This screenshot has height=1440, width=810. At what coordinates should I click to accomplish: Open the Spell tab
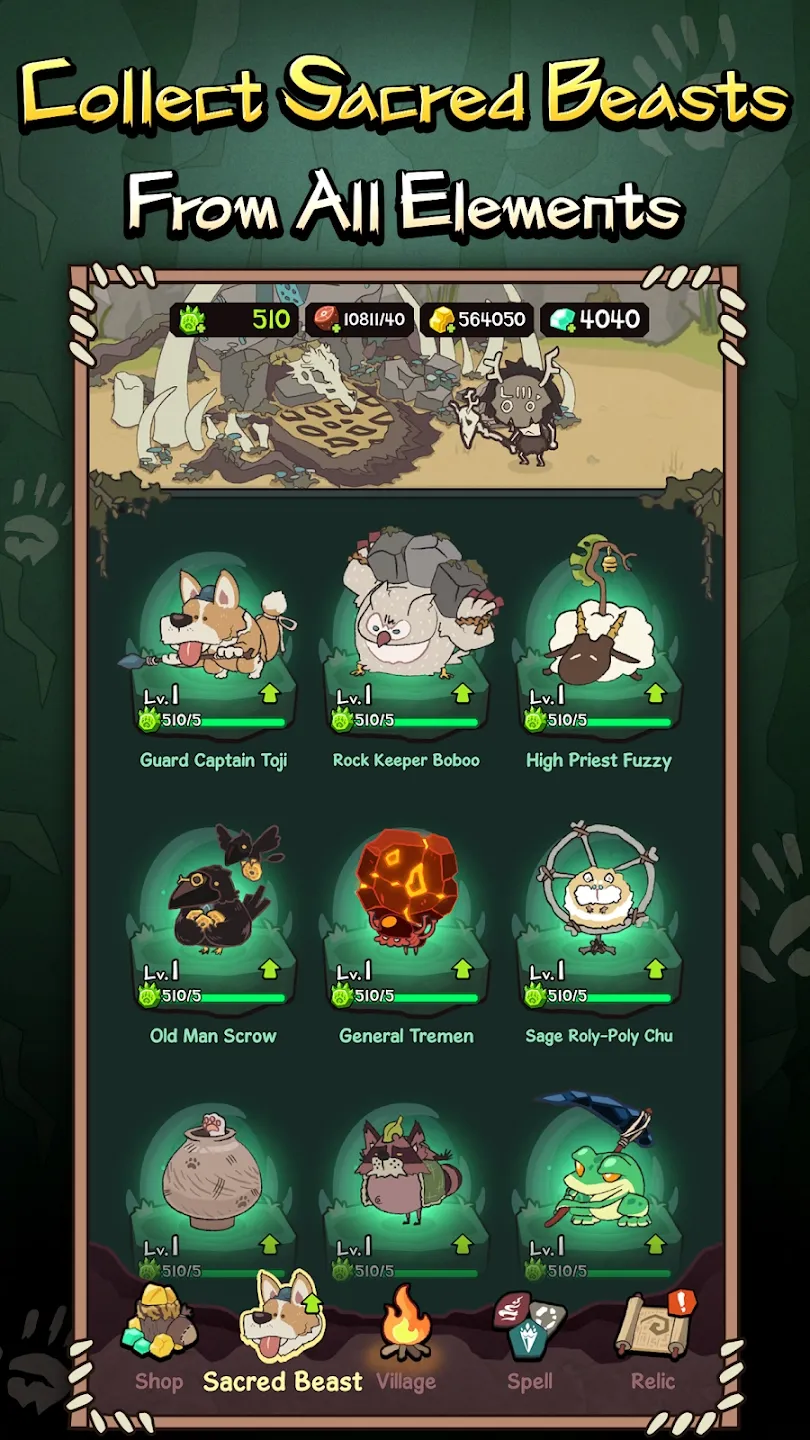coord(529,1340)
